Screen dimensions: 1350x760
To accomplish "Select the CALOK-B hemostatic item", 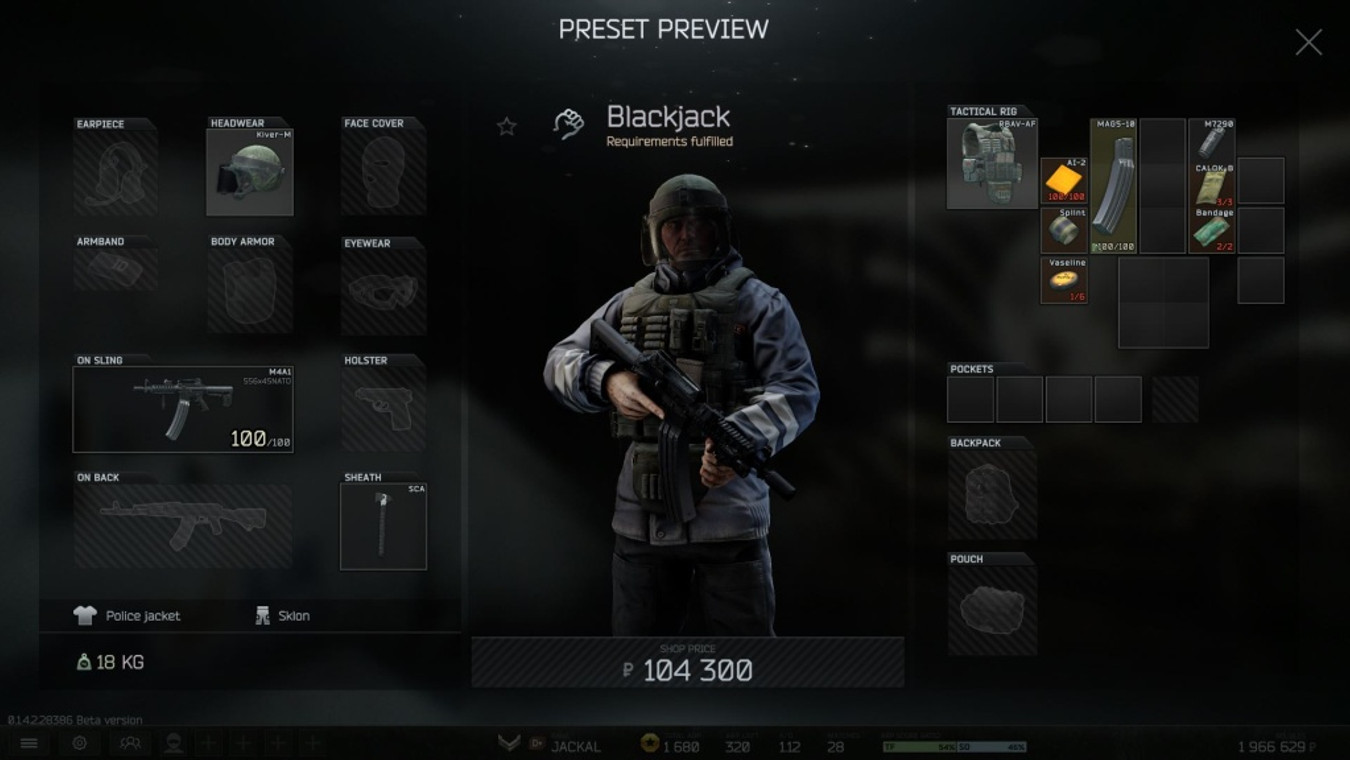I will point(1212,185).
